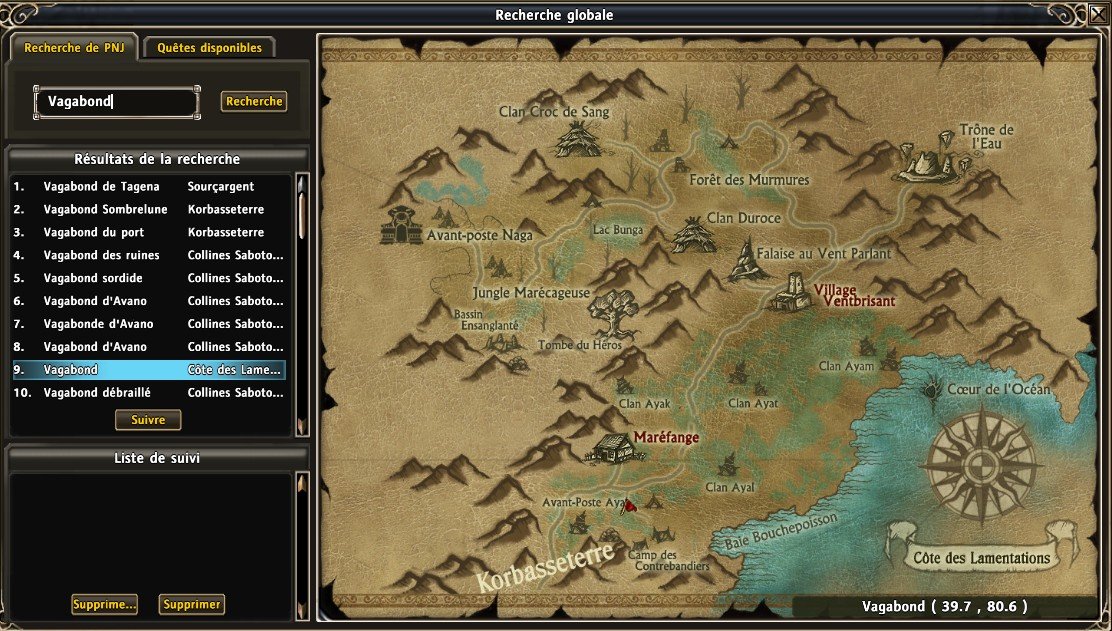This screenshot has width=1112, height=631.
Task: Select the Recherche de PNJ tab
Action: pos(74,48)
